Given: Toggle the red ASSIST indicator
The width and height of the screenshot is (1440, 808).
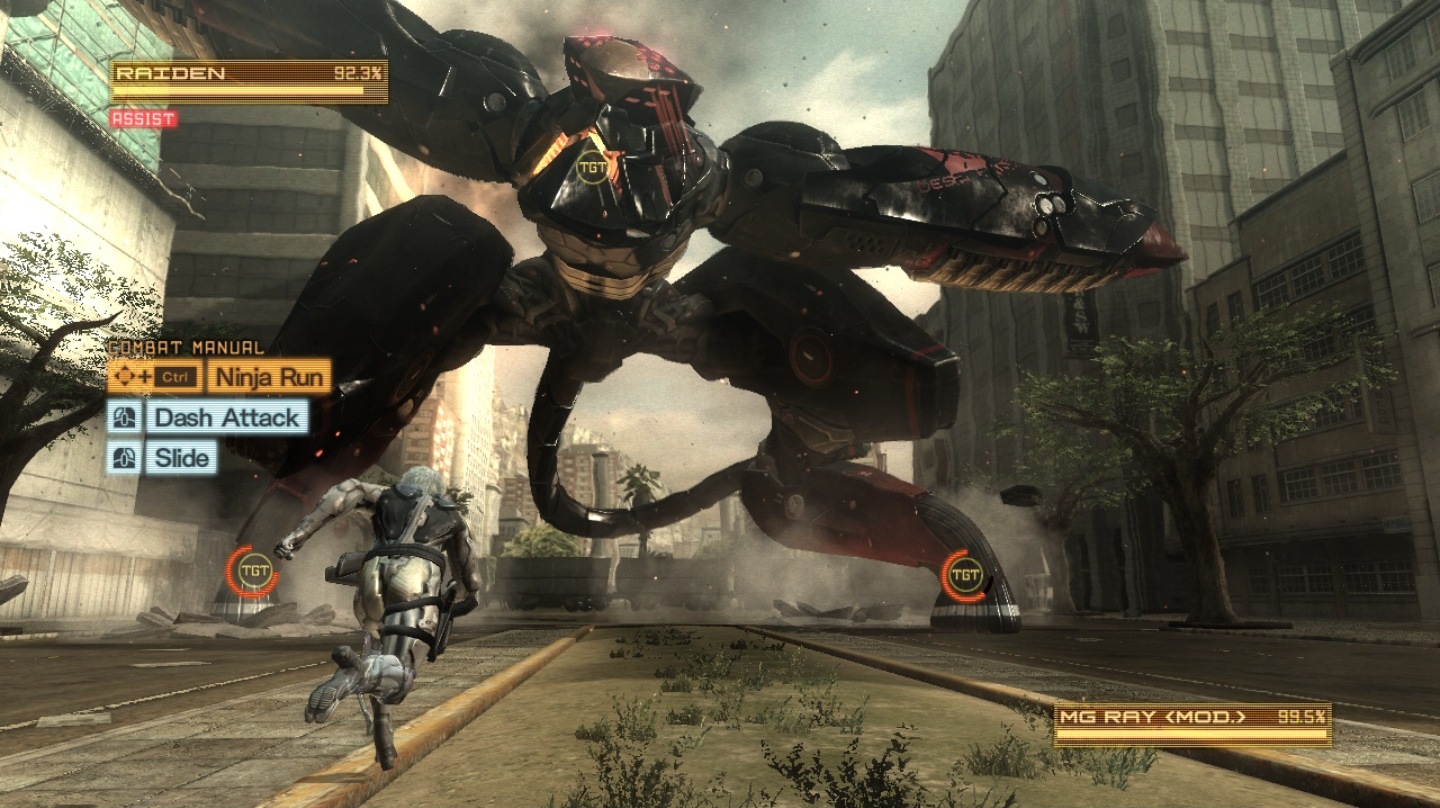Looking at the screenshot, I should 143,119.
